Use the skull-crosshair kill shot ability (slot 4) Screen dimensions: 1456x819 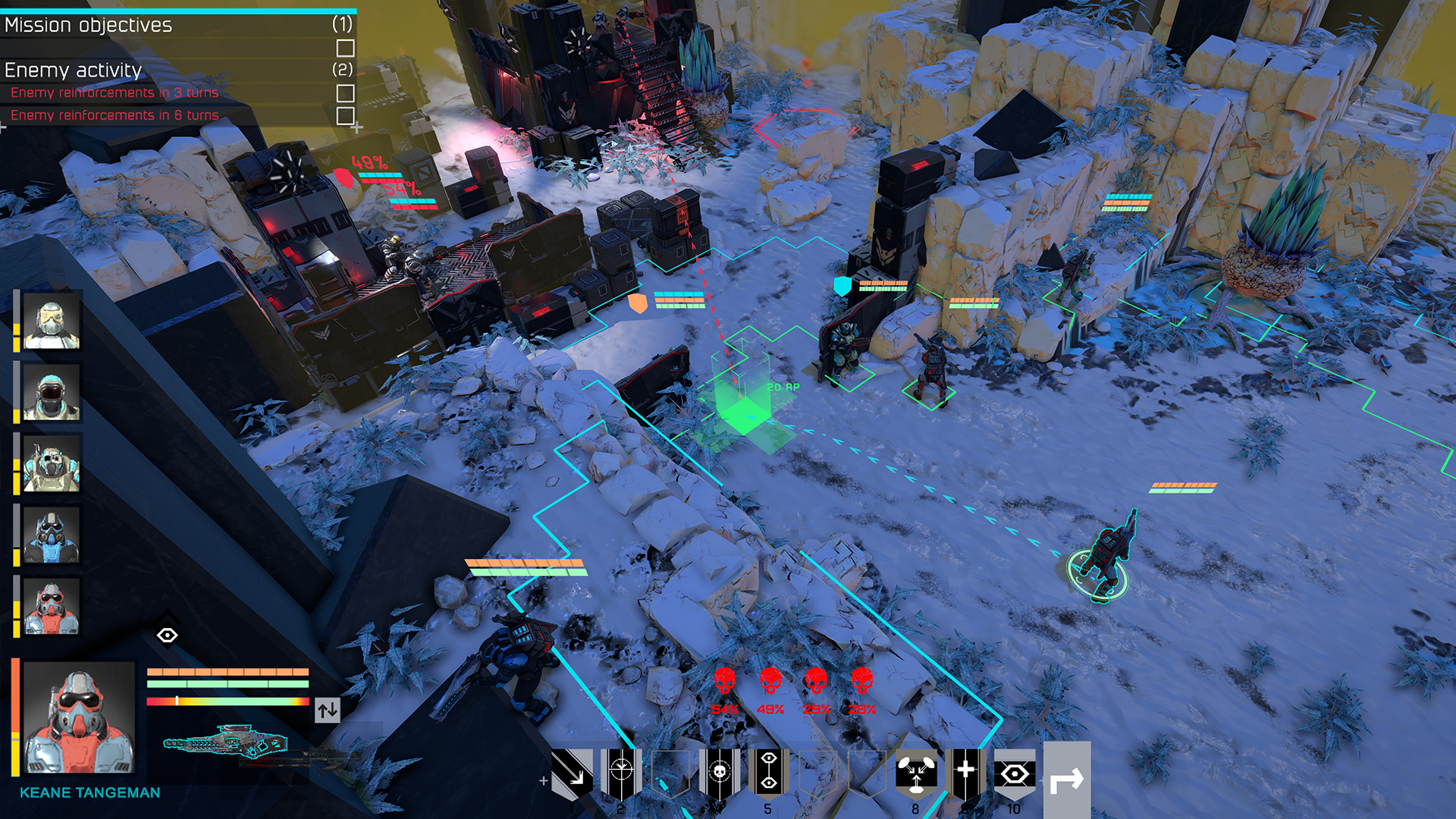coord(722,772)
